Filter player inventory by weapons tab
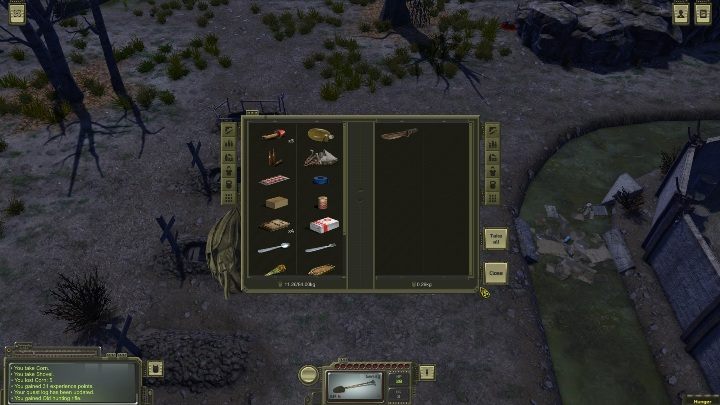This screenshot has width=720, height=405. [230, 131]
